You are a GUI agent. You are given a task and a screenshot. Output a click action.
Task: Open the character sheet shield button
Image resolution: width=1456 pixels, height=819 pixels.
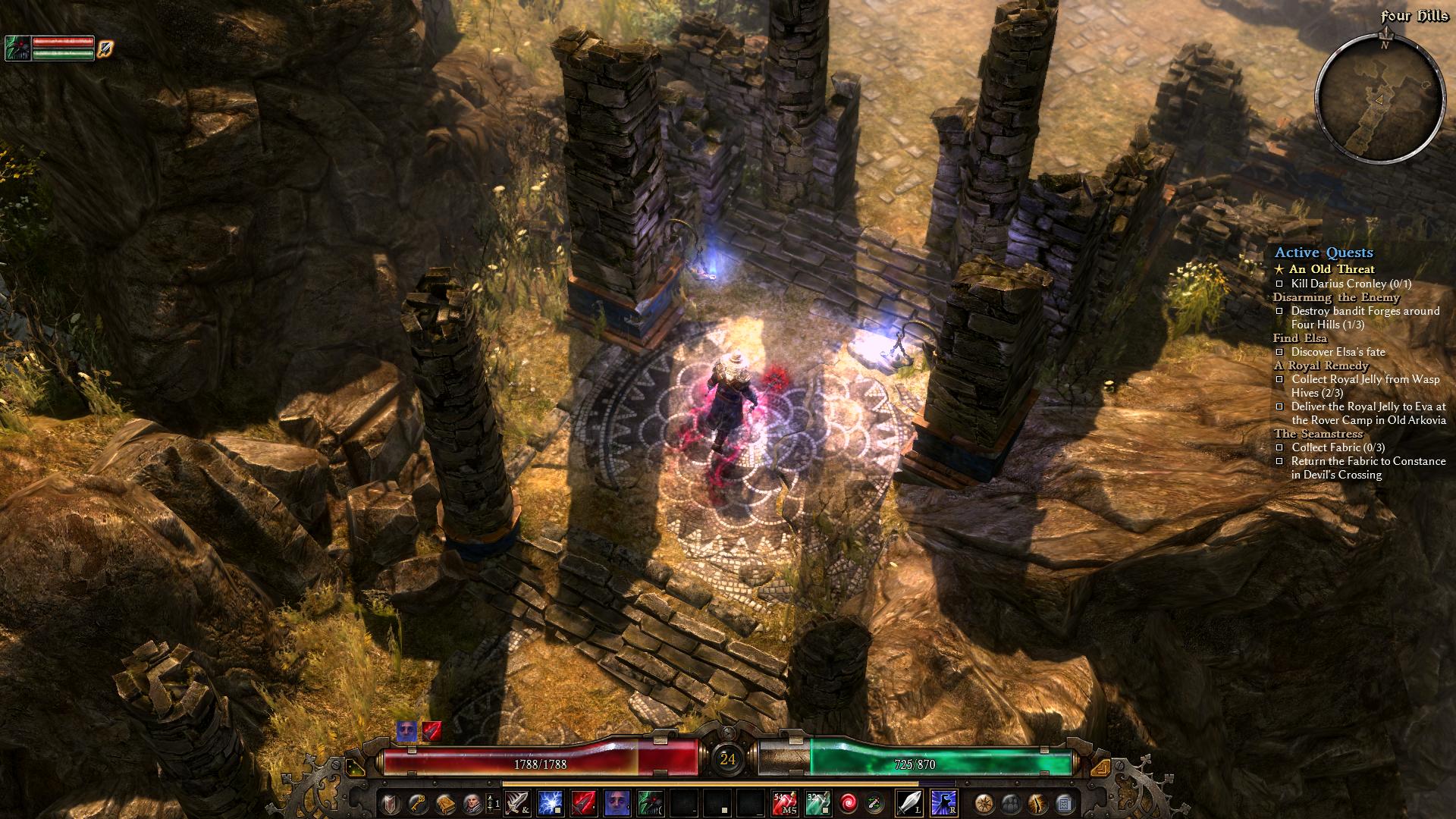click(x=391, y=802)
